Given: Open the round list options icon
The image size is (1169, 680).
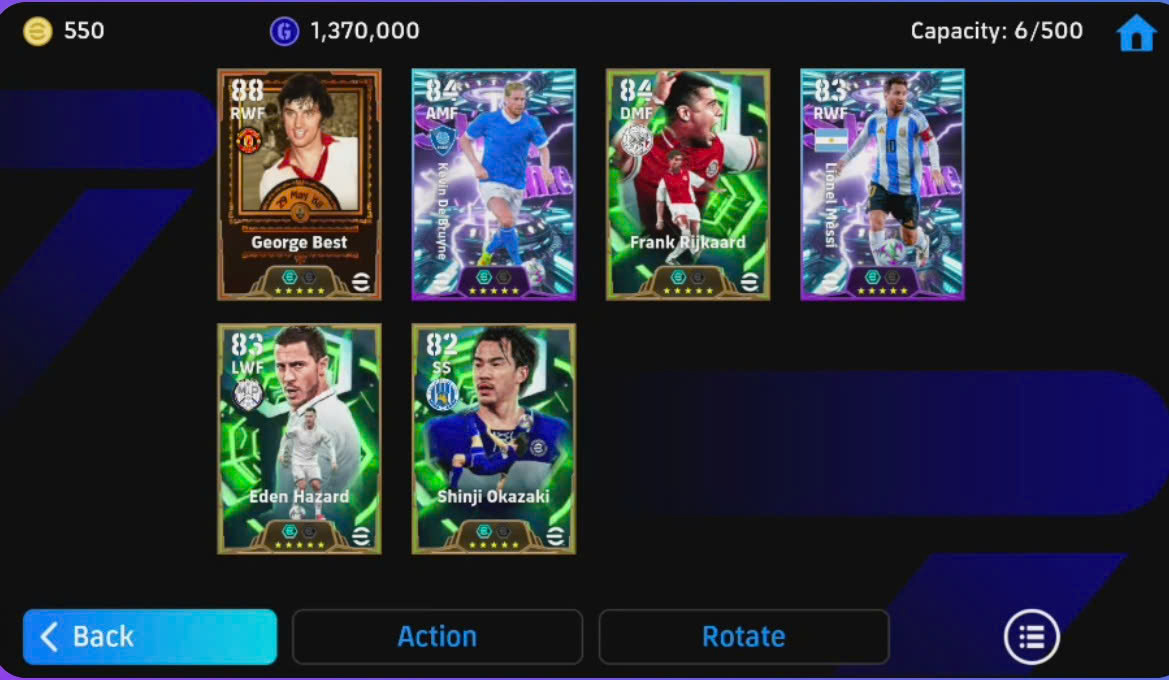Looking at the screenshot, I should point(1031,637).
